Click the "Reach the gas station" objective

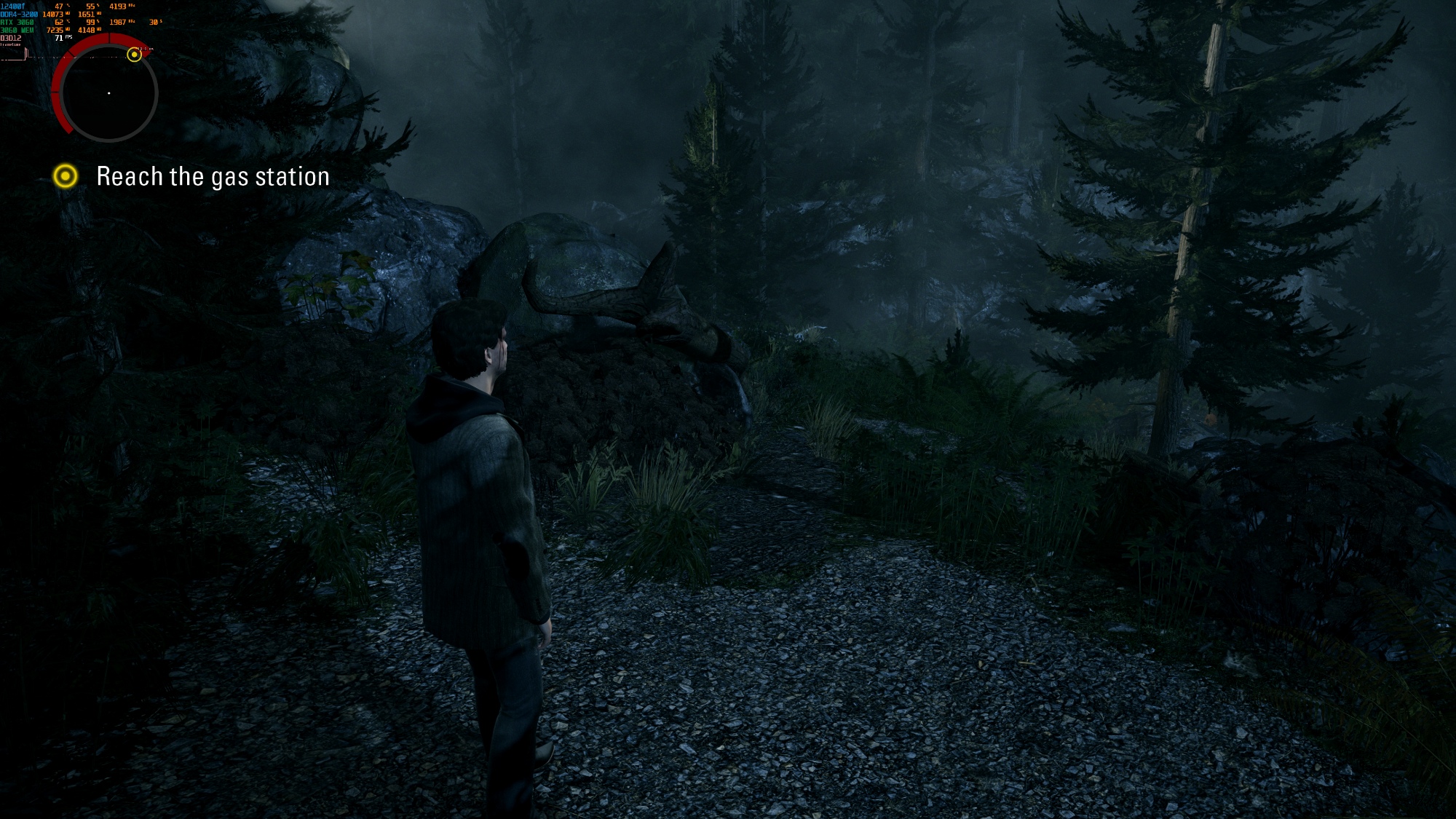coord(213,177)
